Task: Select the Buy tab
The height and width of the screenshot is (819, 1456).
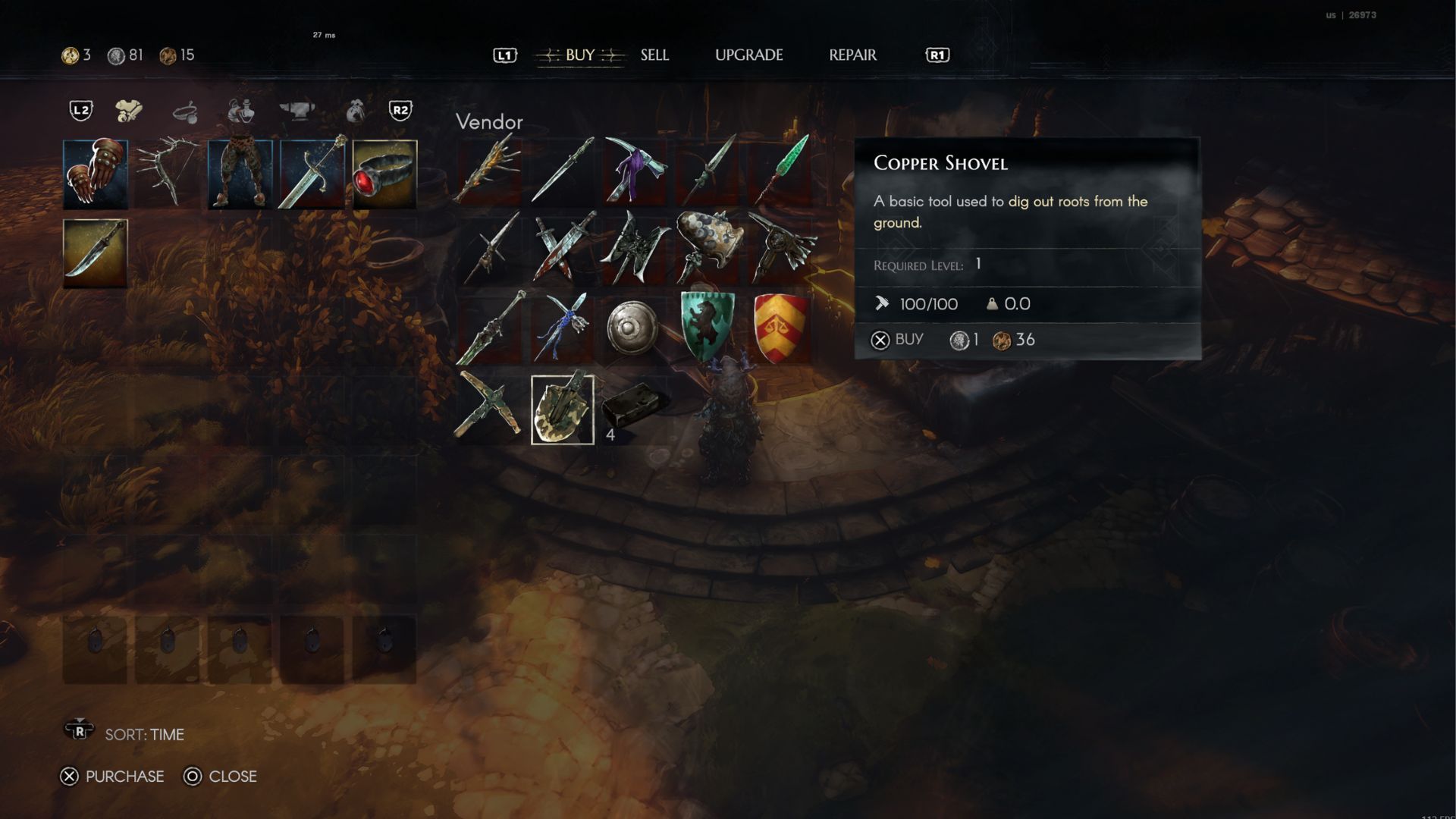Action: click(x=579, y=55)
